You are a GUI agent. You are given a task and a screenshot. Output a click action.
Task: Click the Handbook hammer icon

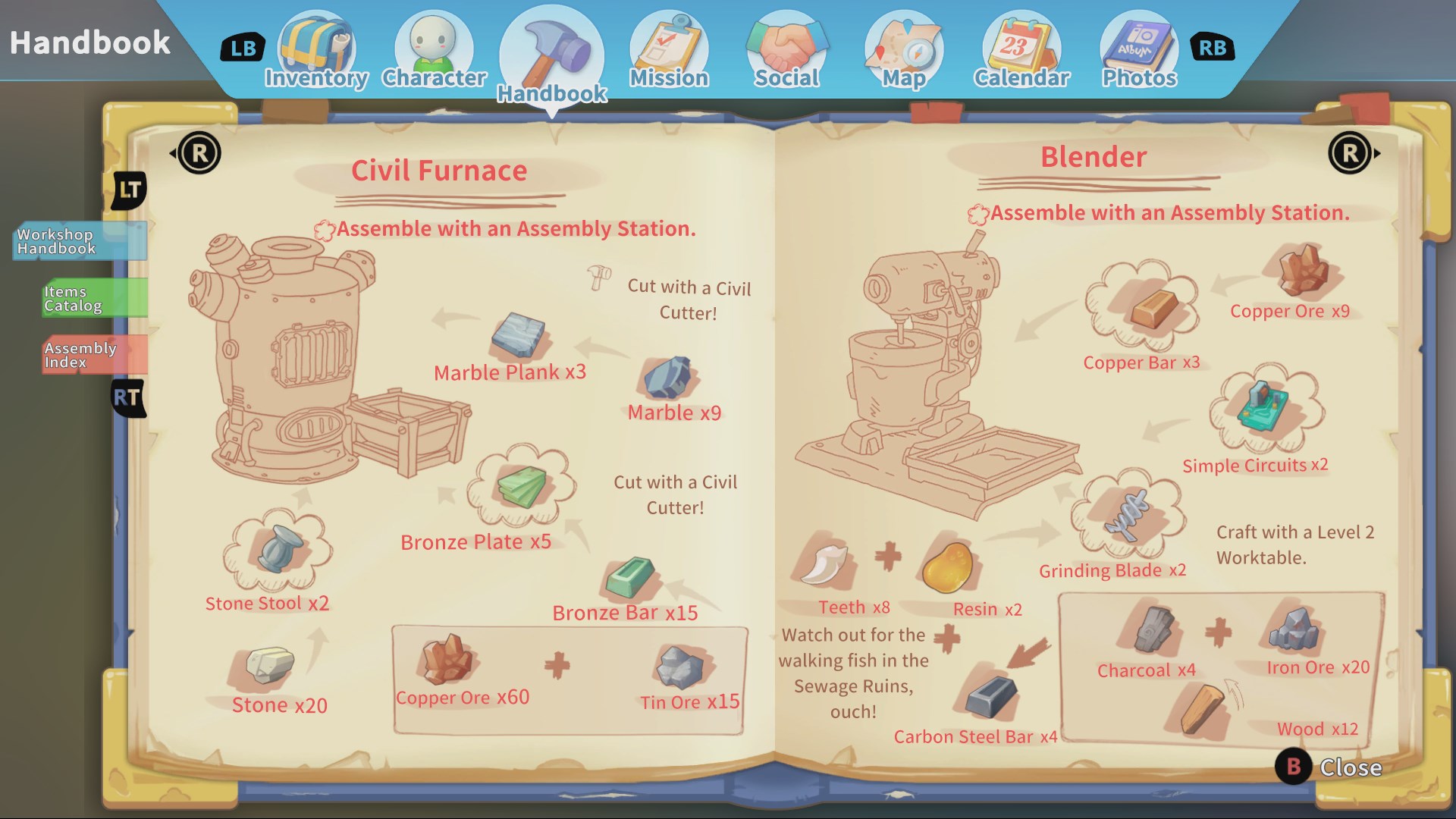tap(551, 45)
